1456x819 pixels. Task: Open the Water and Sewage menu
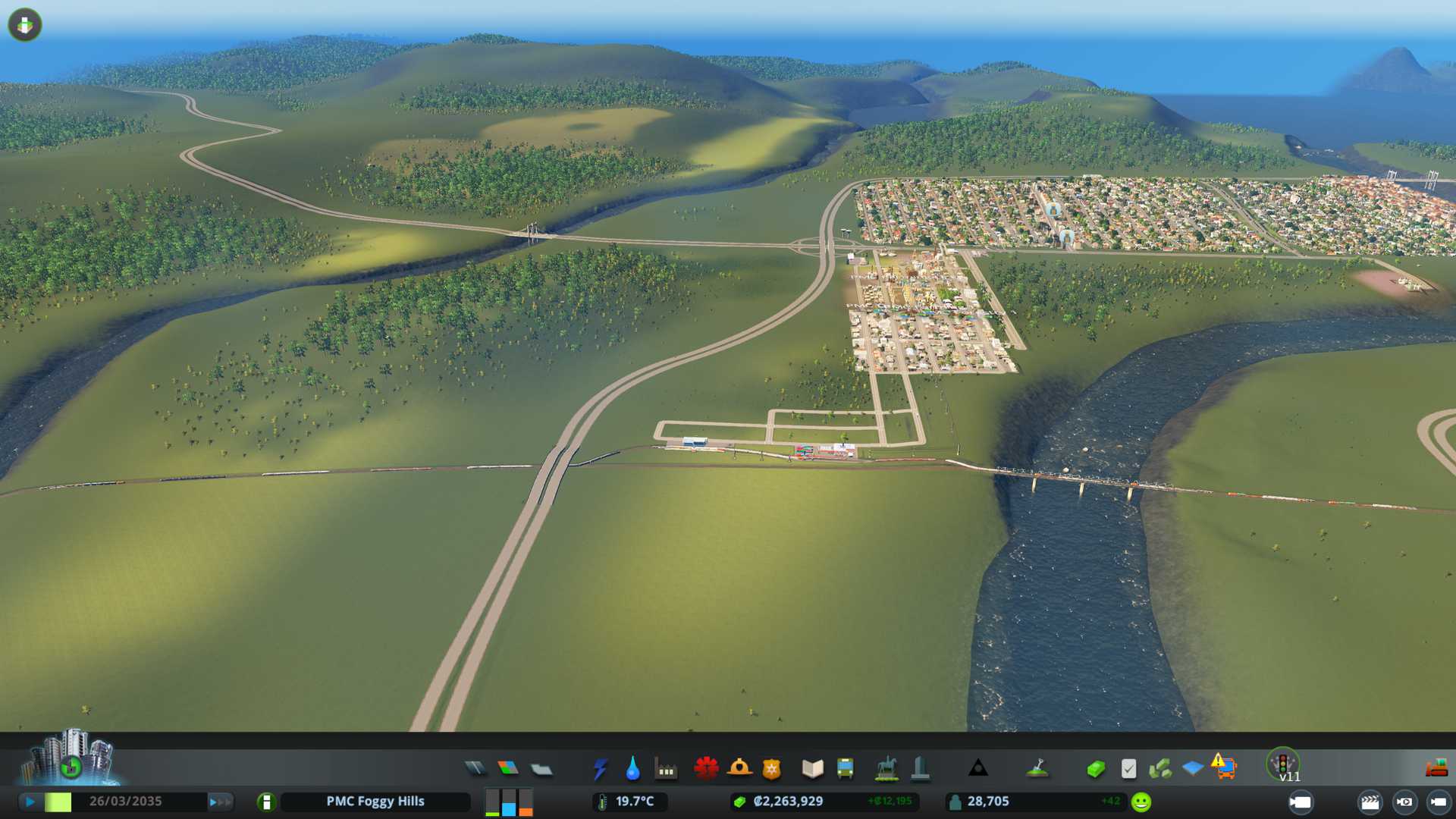[x=633, y=769]
